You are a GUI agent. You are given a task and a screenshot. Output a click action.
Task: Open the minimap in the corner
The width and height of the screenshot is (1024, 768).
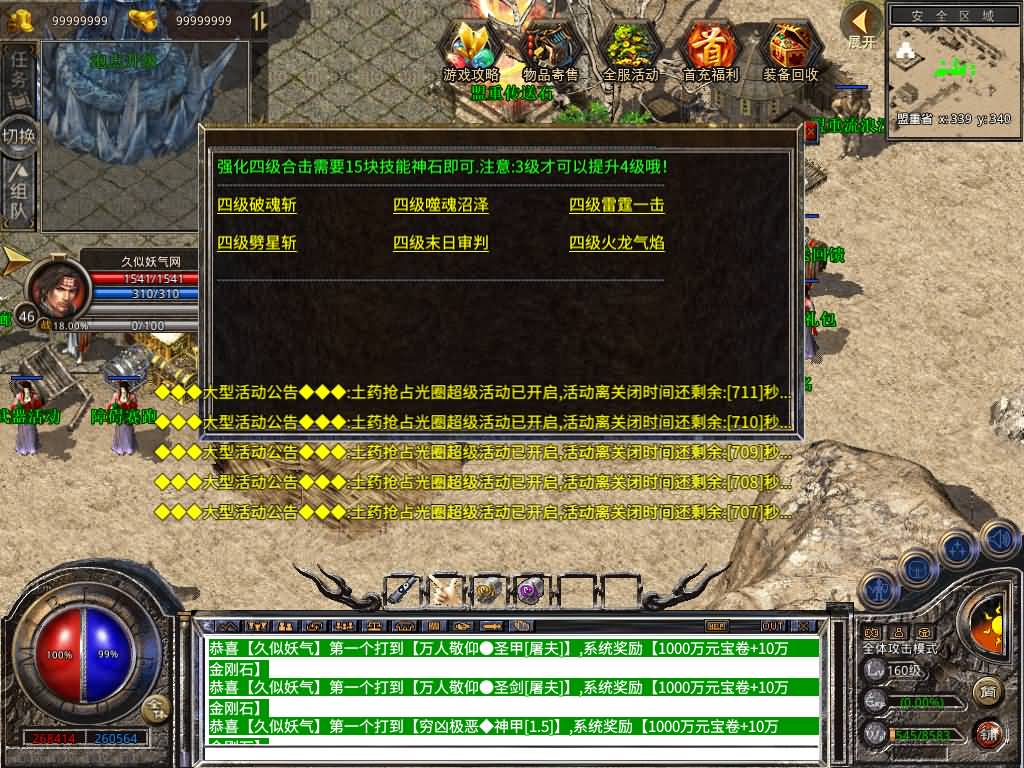950,65
